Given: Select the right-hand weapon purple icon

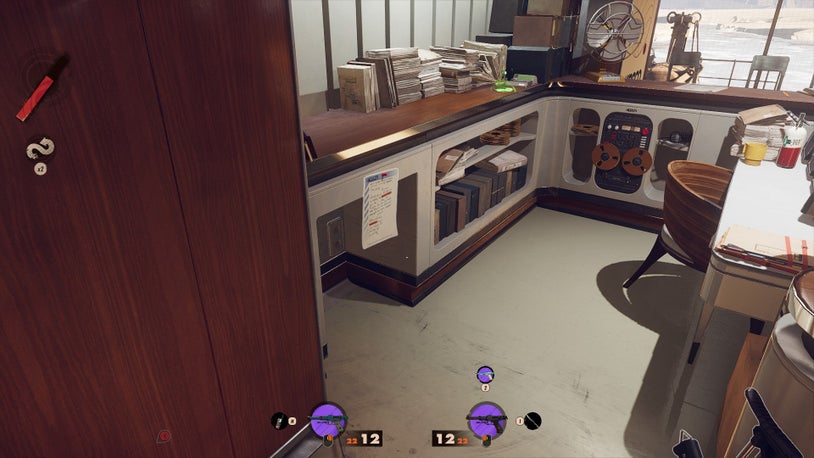Looking at the screenshot, I should tap(486, 420).
